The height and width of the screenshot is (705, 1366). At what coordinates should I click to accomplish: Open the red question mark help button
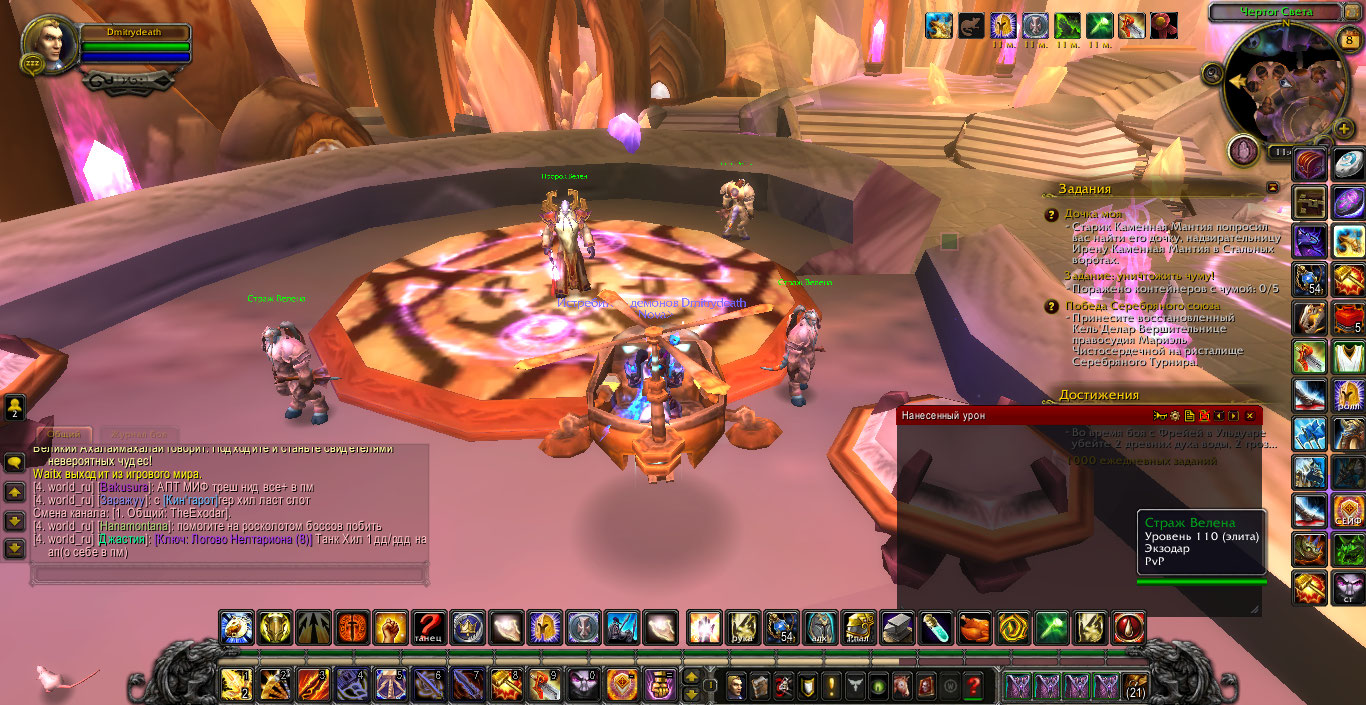pyautogui.click(x=971, y=686)
